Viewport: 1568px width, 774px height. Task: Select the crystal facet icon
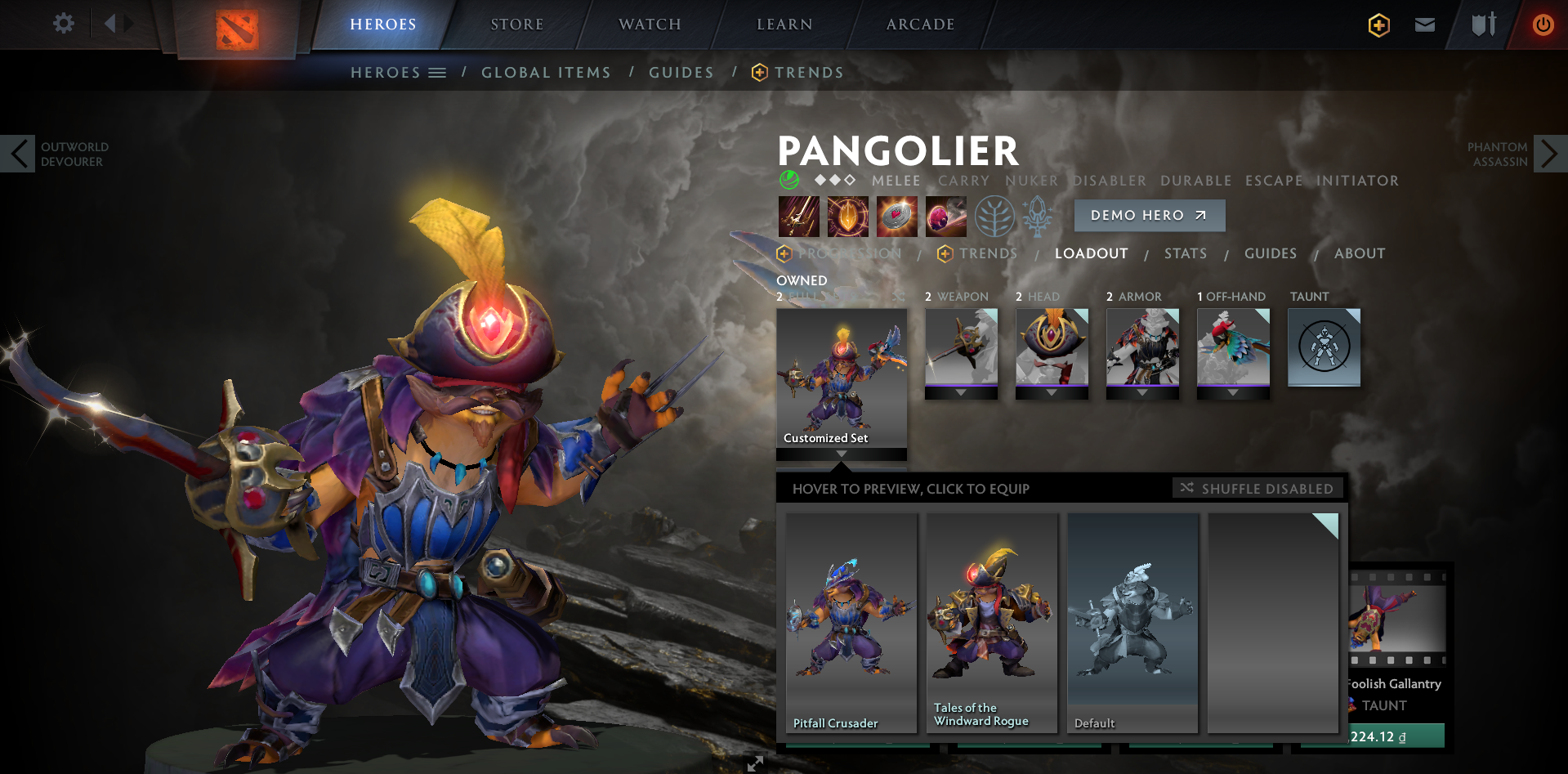[1036, 217]
